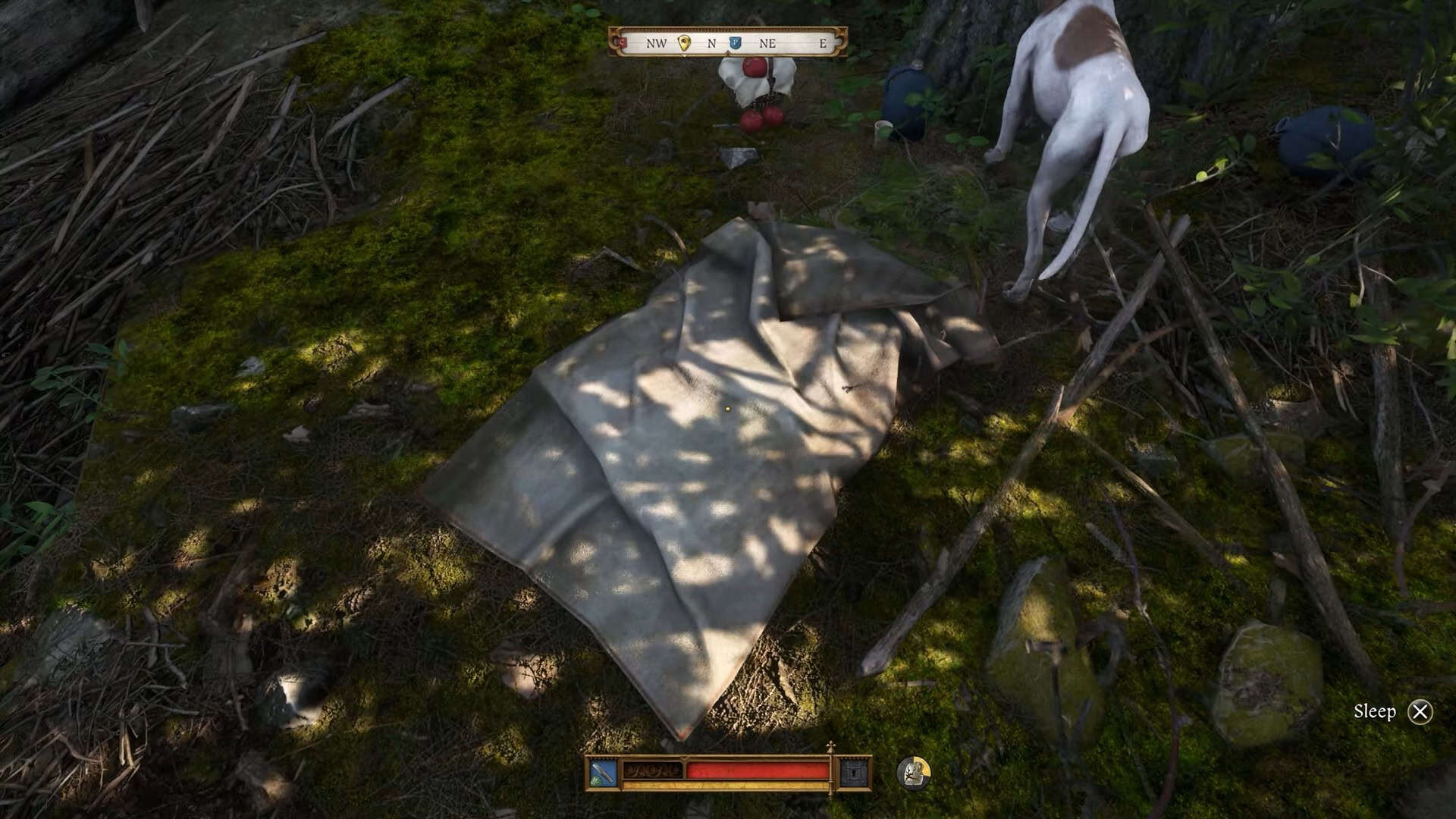Click the compass center pointer notch

coord(727,52)
